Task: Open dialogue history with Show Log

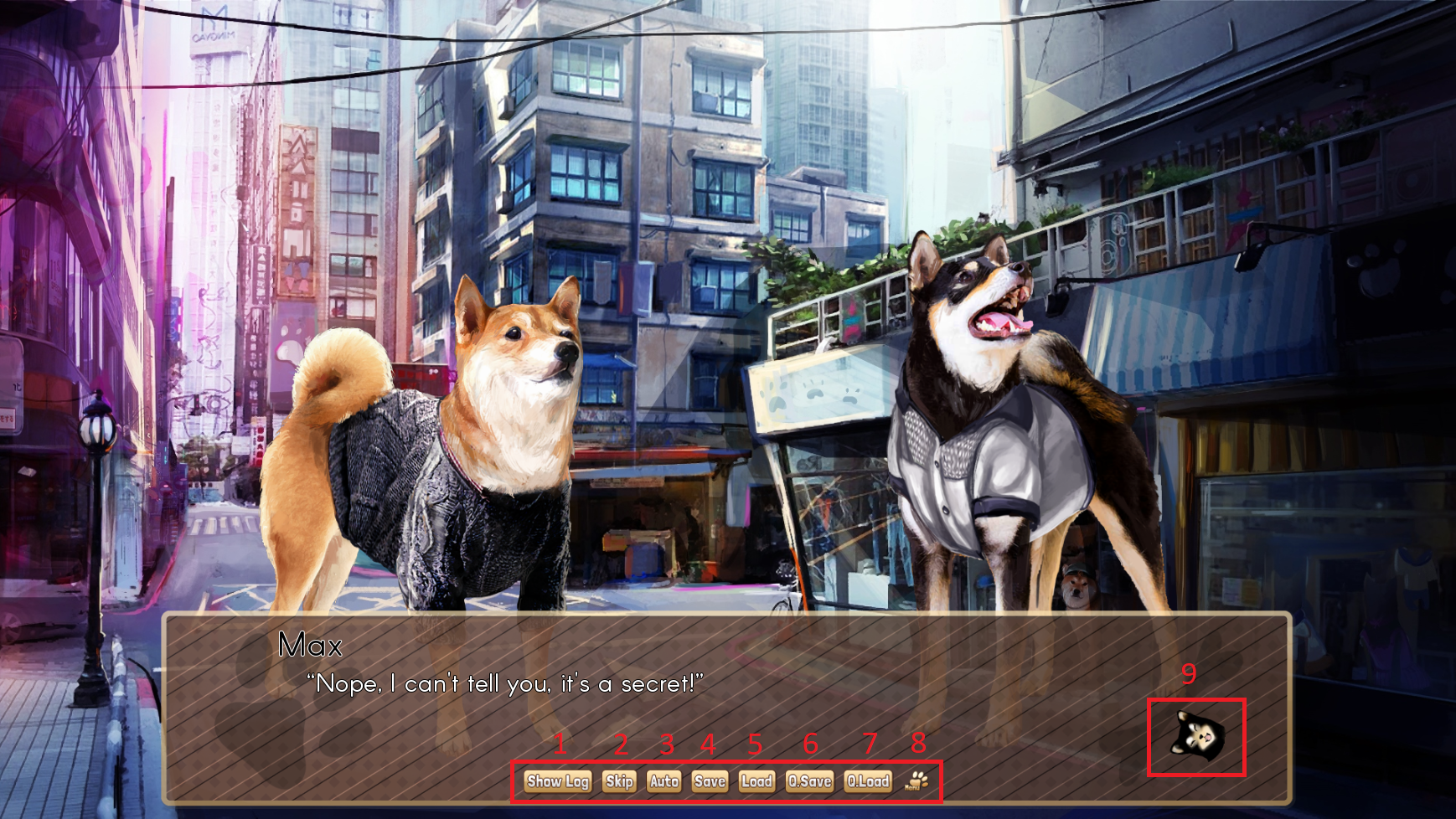Action: [x=557, y=781]
